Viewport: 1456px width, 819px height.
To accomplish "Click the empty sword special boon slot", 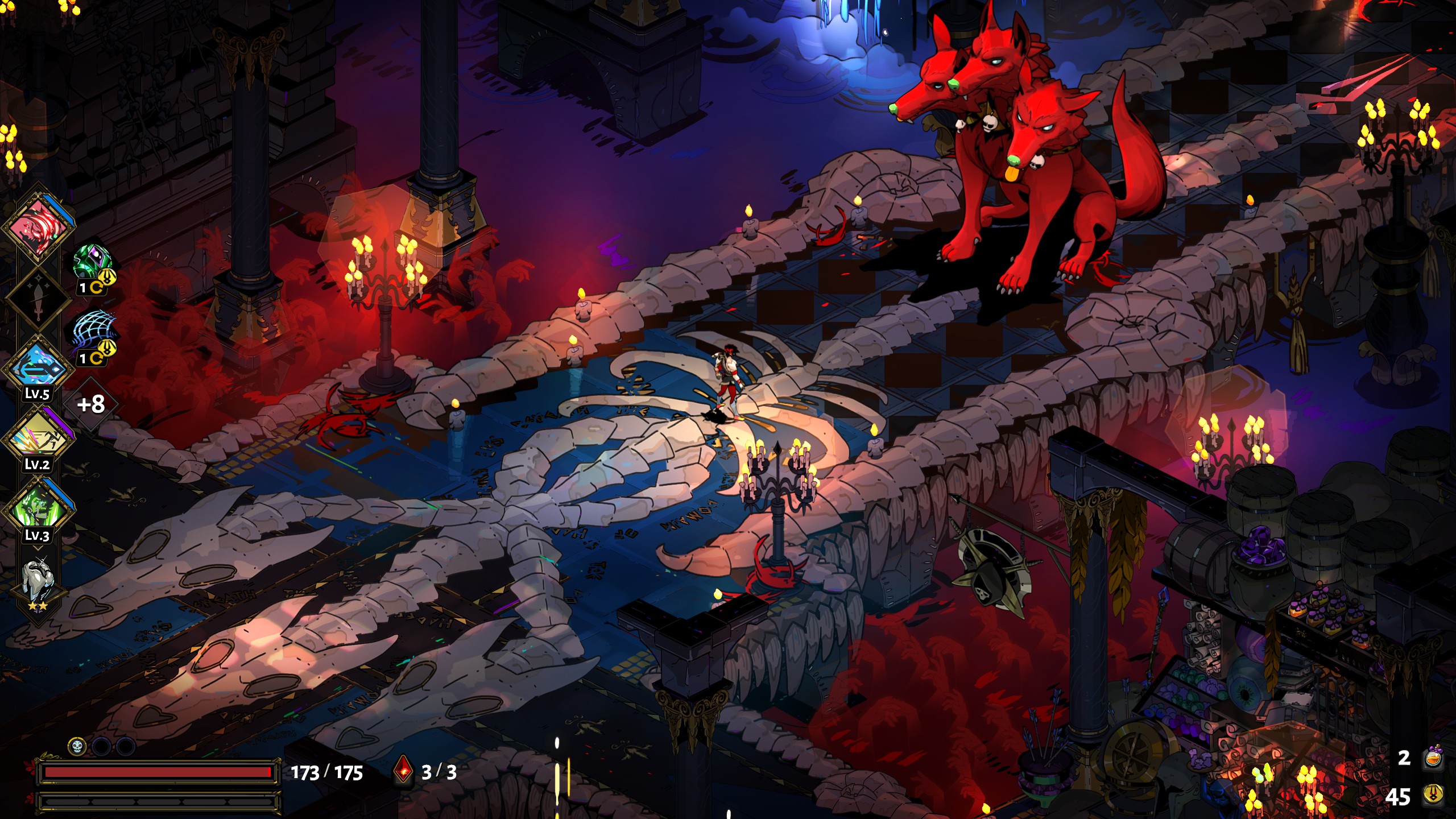I will pos(38,297).
